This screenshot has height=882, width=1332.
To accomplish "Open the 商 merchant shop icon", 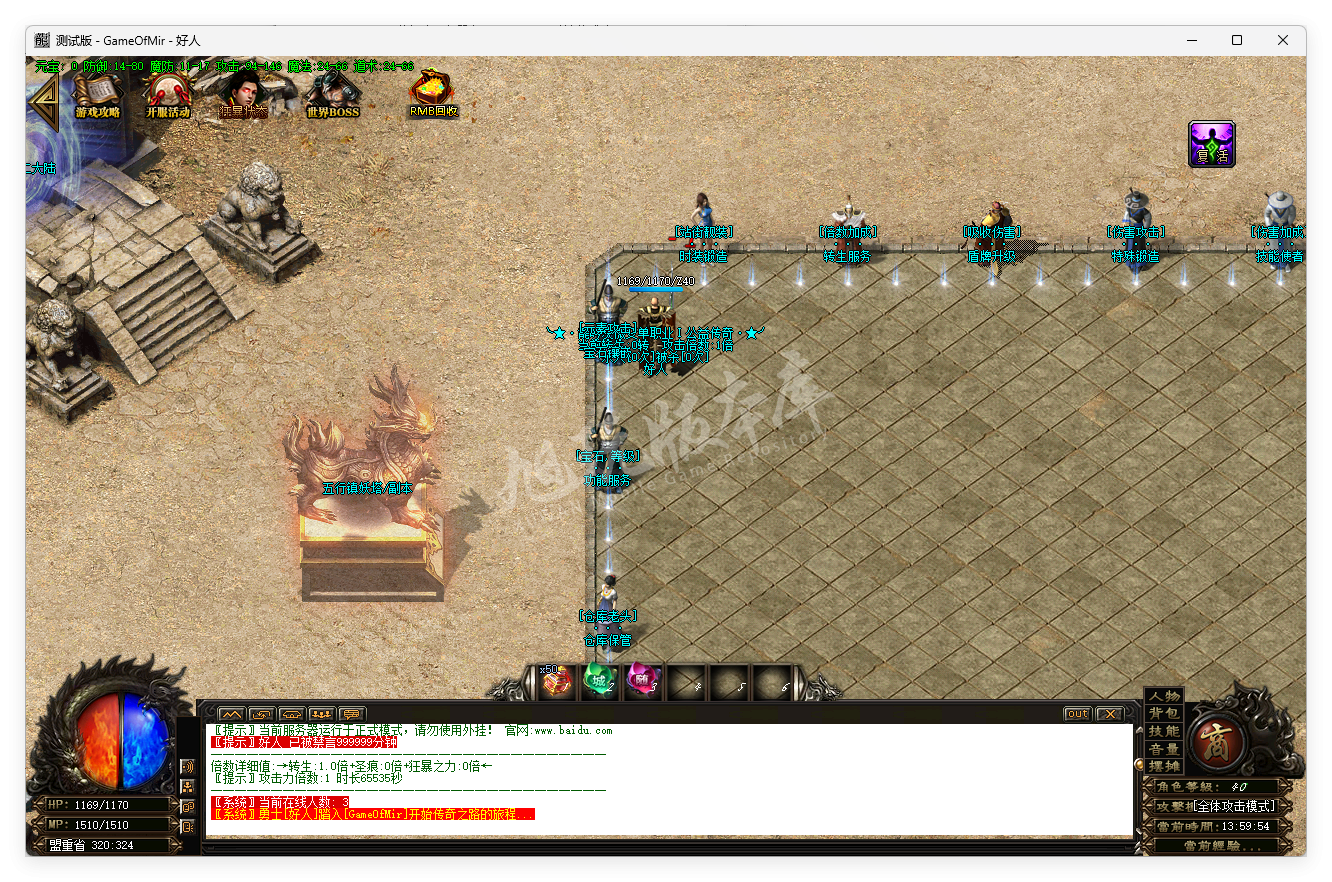I will [1218, 742].
